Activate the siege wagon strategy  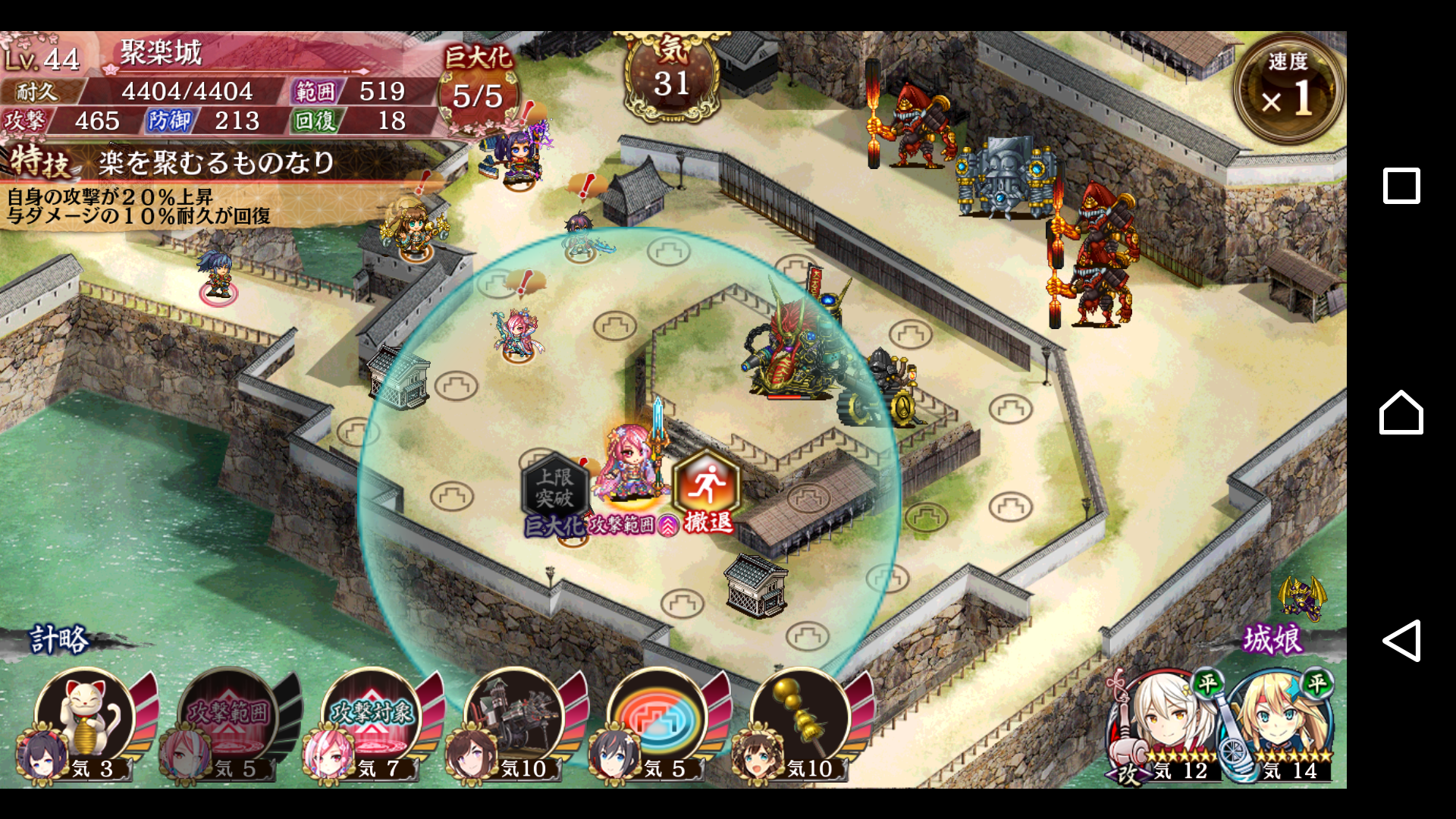pyautogui.click(x=514, y=718)
